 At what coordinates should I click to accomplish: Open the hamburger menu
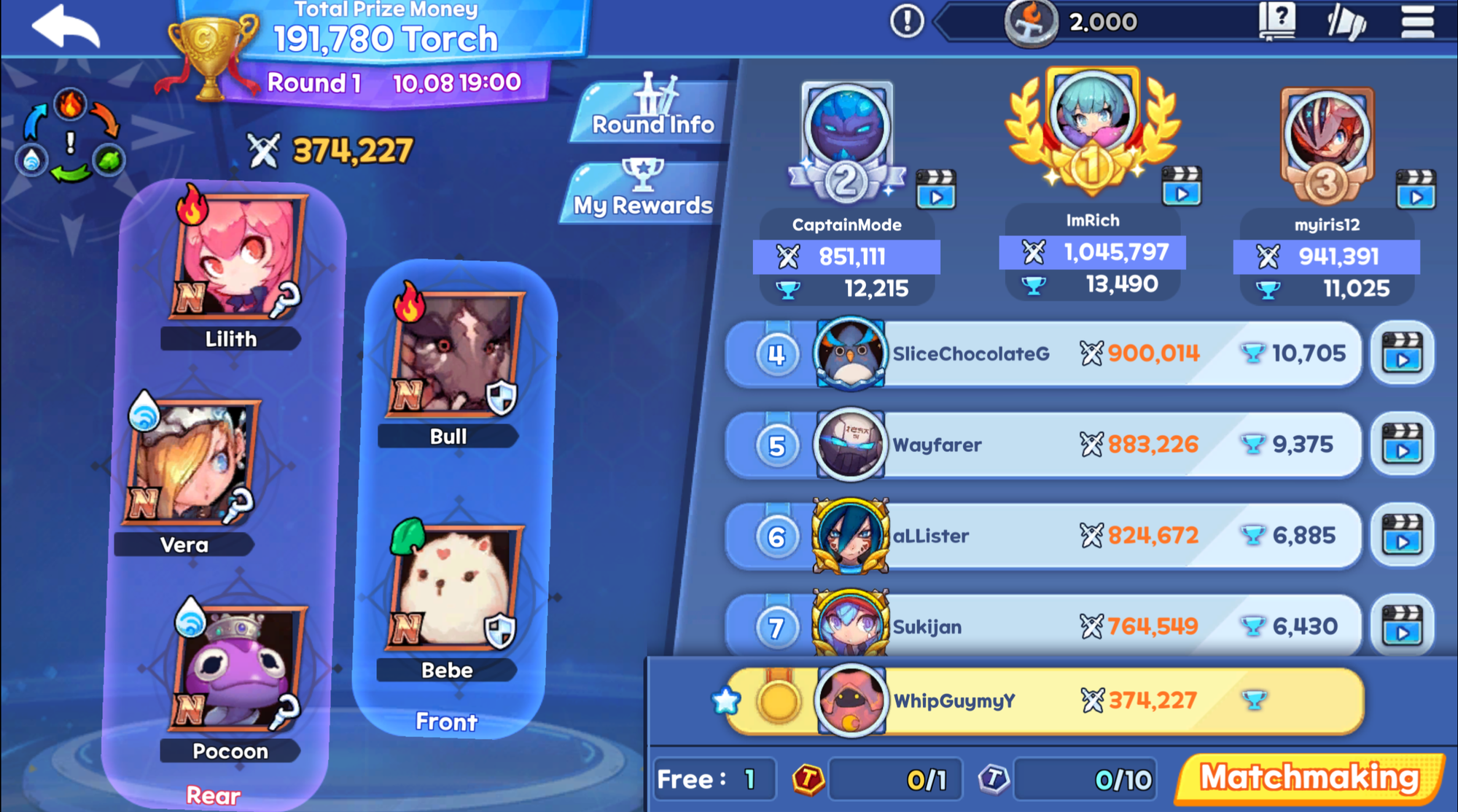[1417, 22]
